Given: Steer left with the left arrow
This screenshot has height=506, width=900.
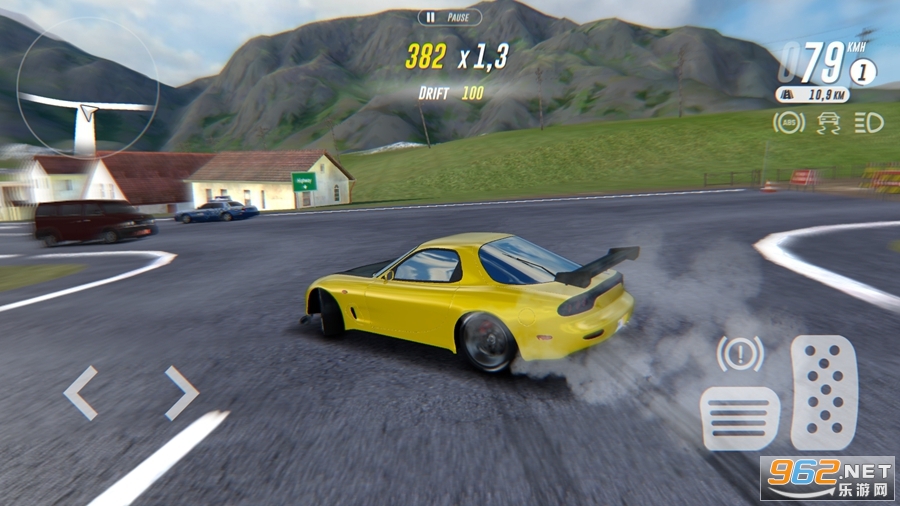Looking at the screenshot, I should pyautogui.click(x=81, y=393).
